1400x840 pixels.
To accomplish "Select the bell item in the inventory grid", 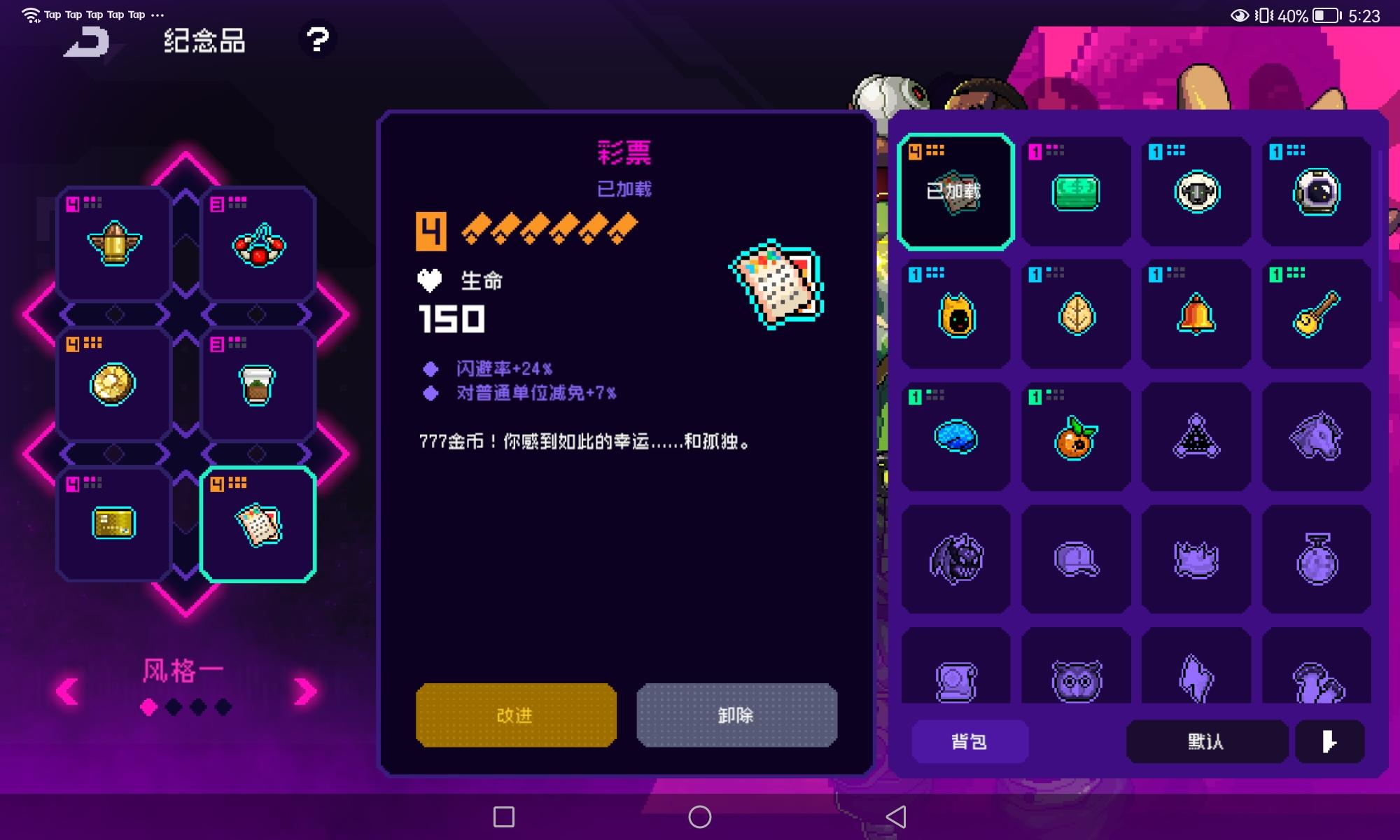I will (1196, 315).
